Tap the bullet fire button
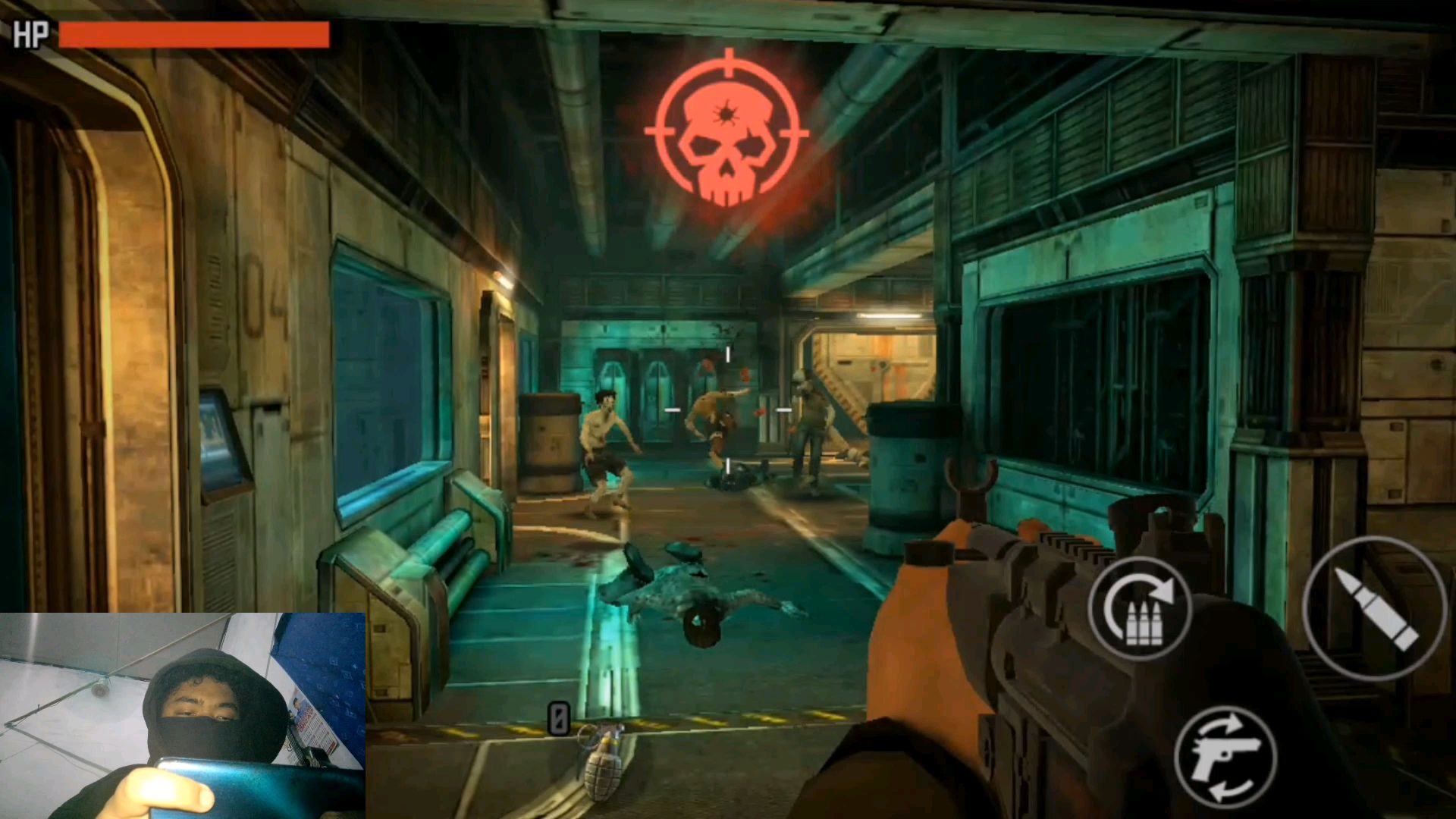 1373,607
